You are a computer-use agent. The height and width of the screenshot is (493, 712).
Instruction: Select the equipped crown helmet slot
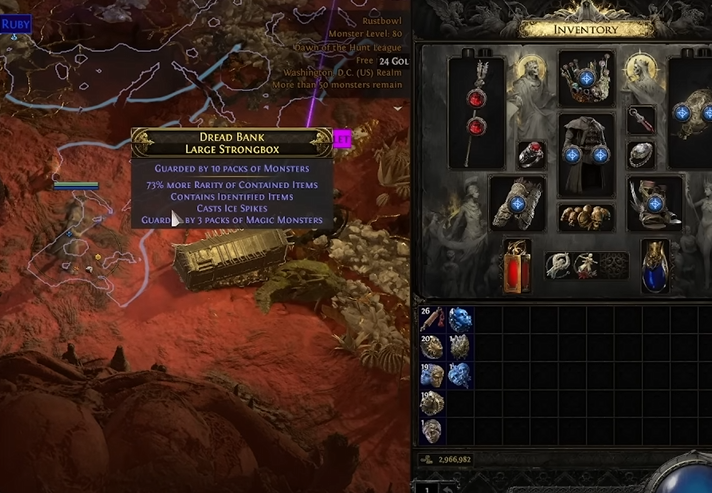(586, 77)
